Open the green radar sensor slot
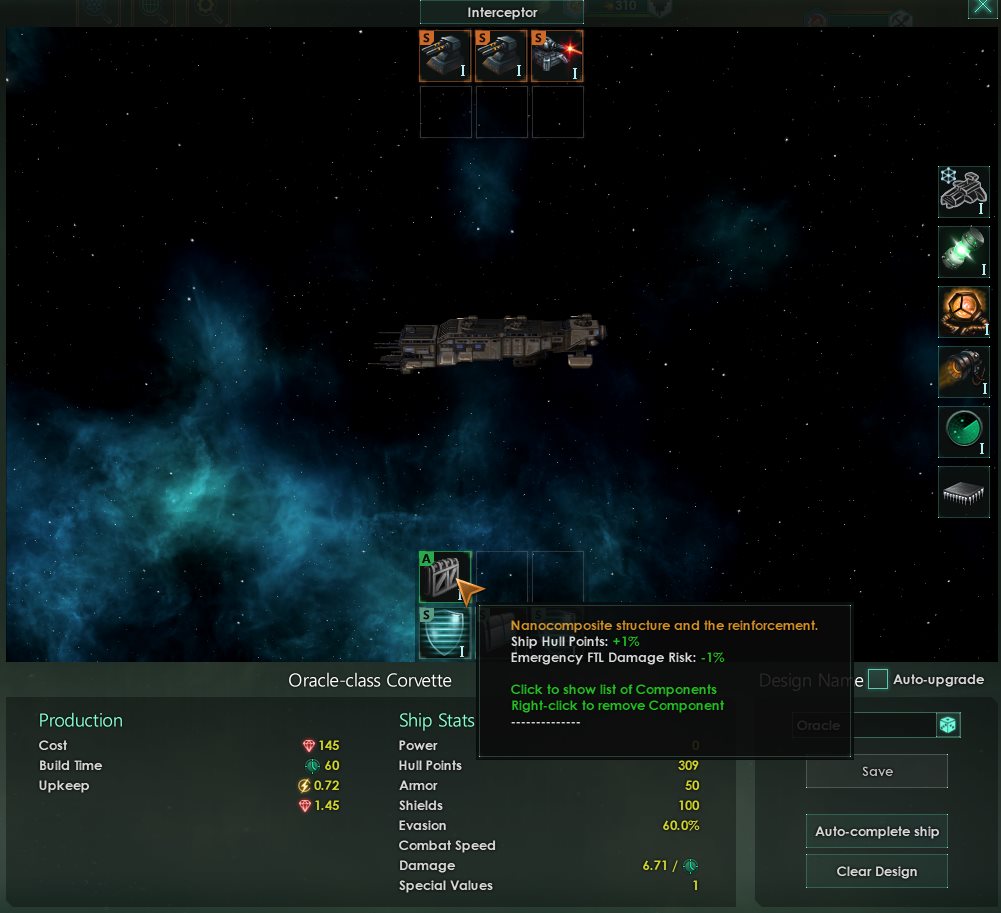The height and width of the screenshot is (913, 1001). (964, 432)
